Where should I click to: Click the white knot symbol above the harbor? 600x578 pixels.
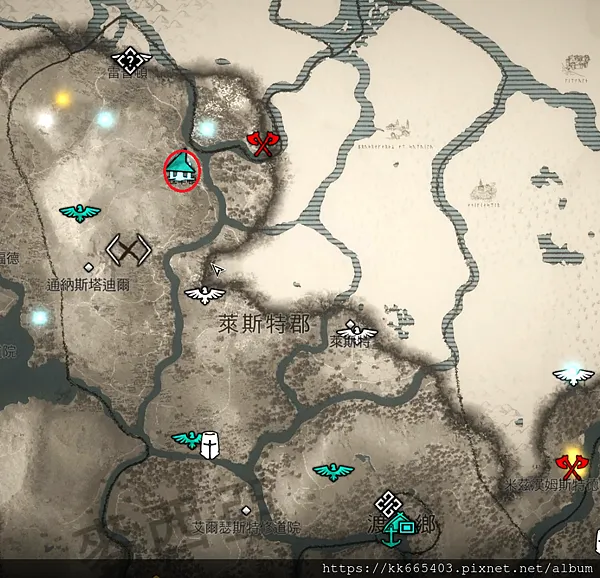tap(388, 504)
